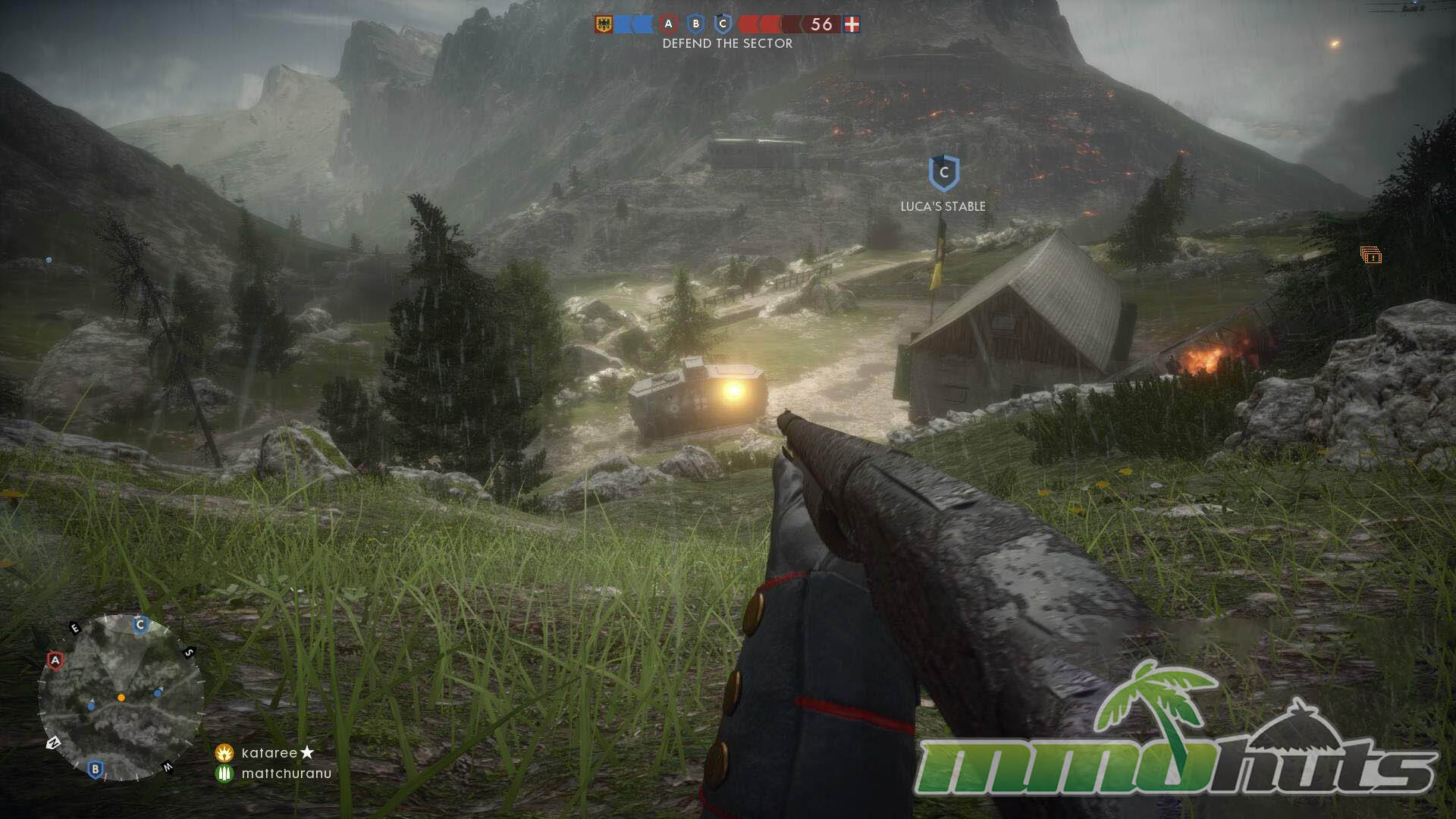This screenshot has width=1456, height=819.
Task: Select squad member mattchuranu
Action: click(286, 773)
